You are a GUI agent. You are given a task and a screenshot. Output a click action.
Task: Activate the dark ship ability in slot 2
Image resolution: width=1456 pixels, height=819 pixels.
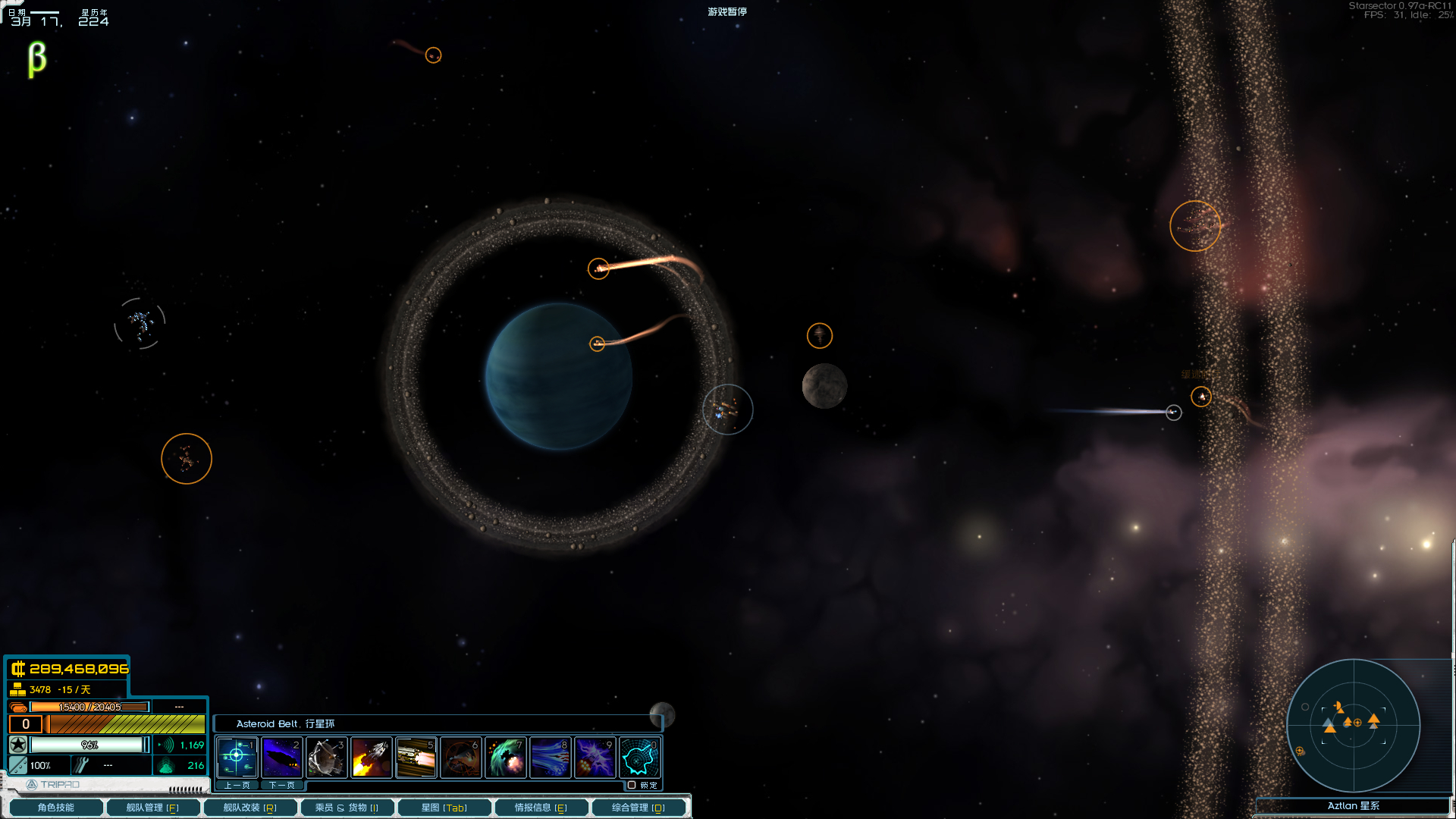pos(281,757)
